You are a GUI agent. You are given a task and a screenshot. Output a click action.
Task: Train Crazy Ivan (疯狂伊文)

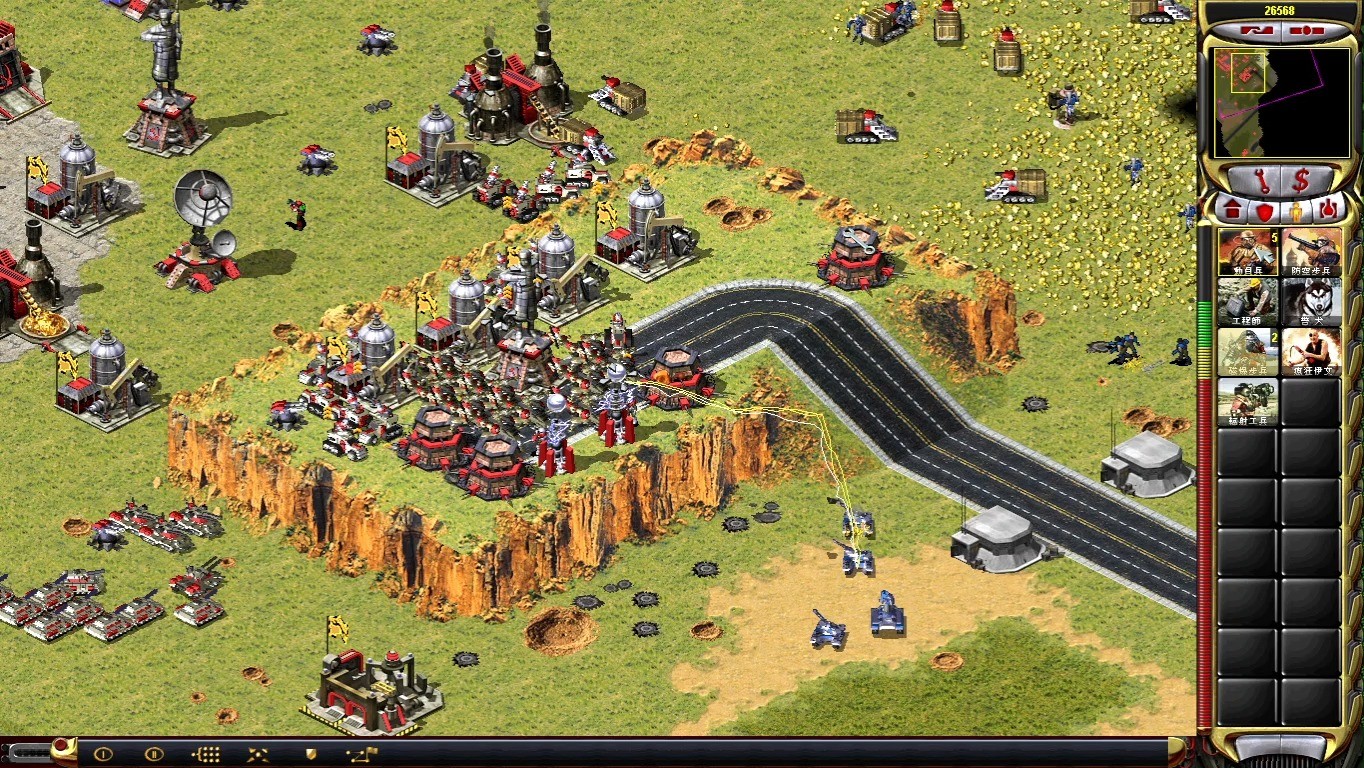click(x=1311, y=352)
